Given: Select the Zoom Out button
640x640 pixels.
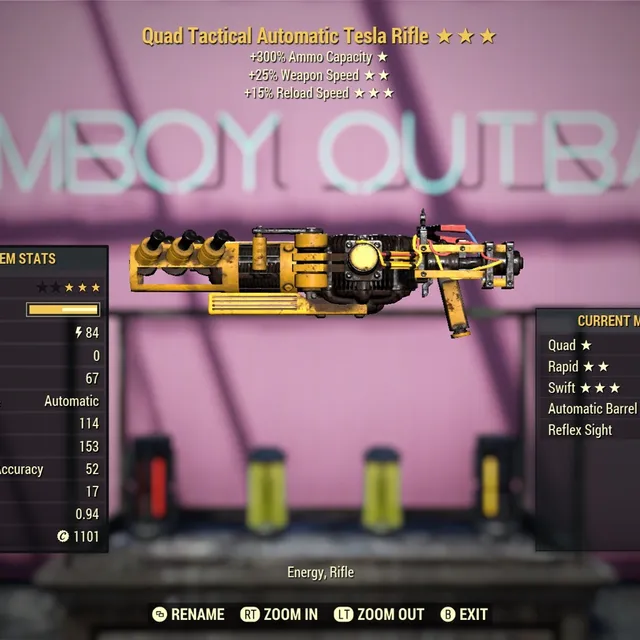Looking at the screenshot, I should [379, 614].
